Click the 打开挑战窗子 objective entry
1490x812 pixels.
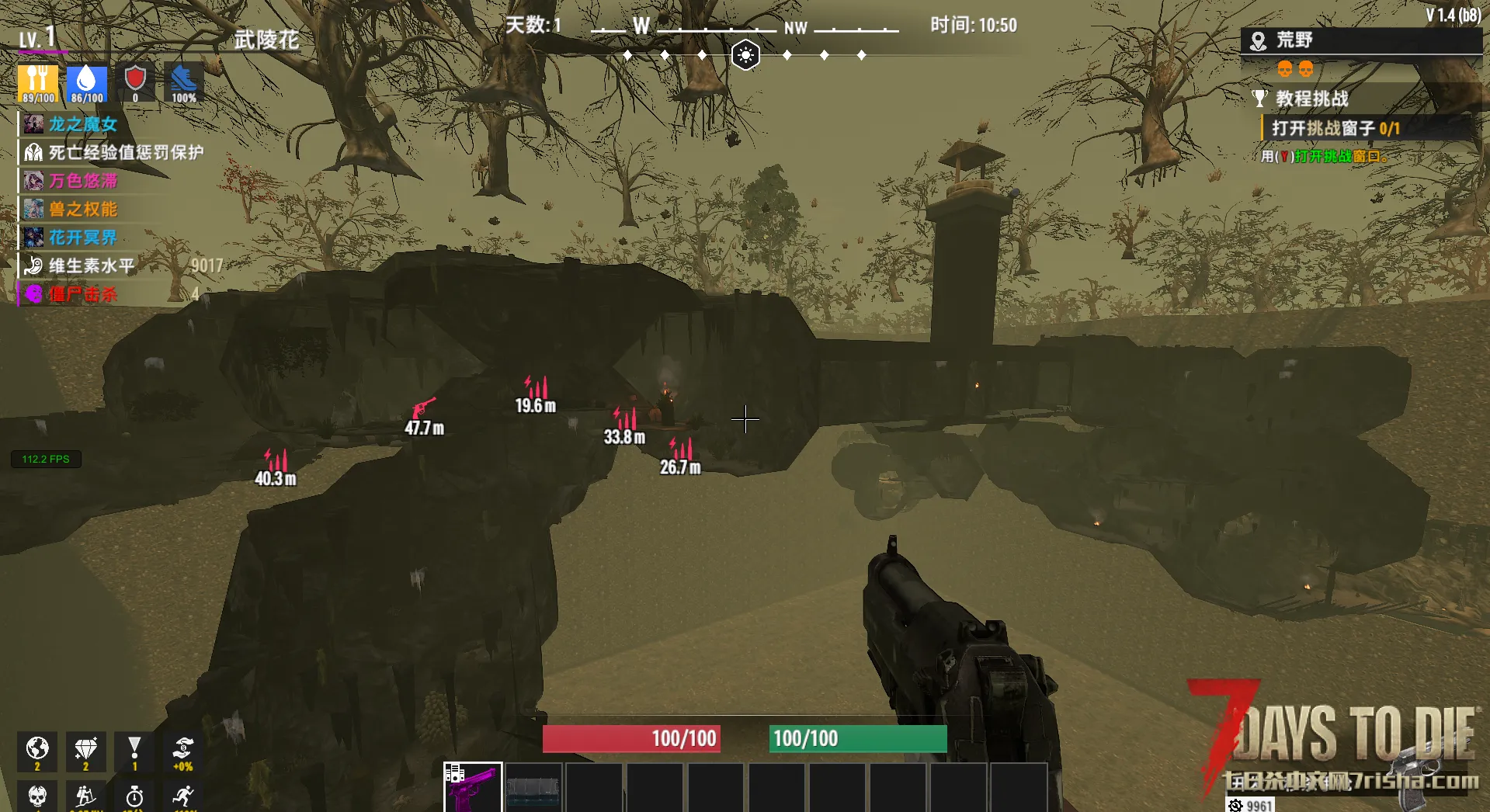pos(1335,128)
